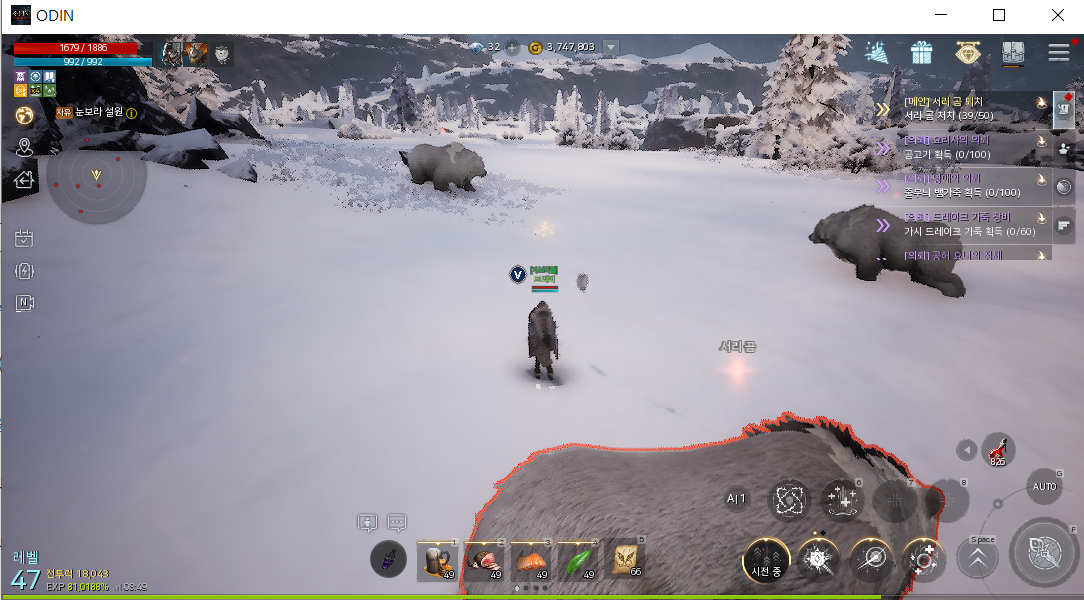Open the hamburger main menu

click(x=1059, y=52)
